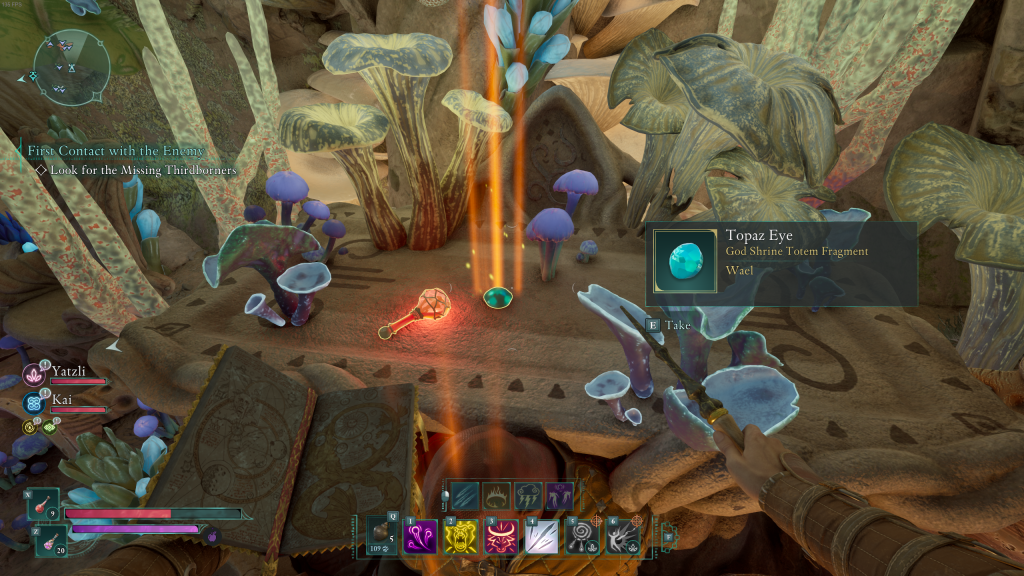
Task: Activate the purple swirling wind ability
Action: pyautogui.click(x=417, y=536)
